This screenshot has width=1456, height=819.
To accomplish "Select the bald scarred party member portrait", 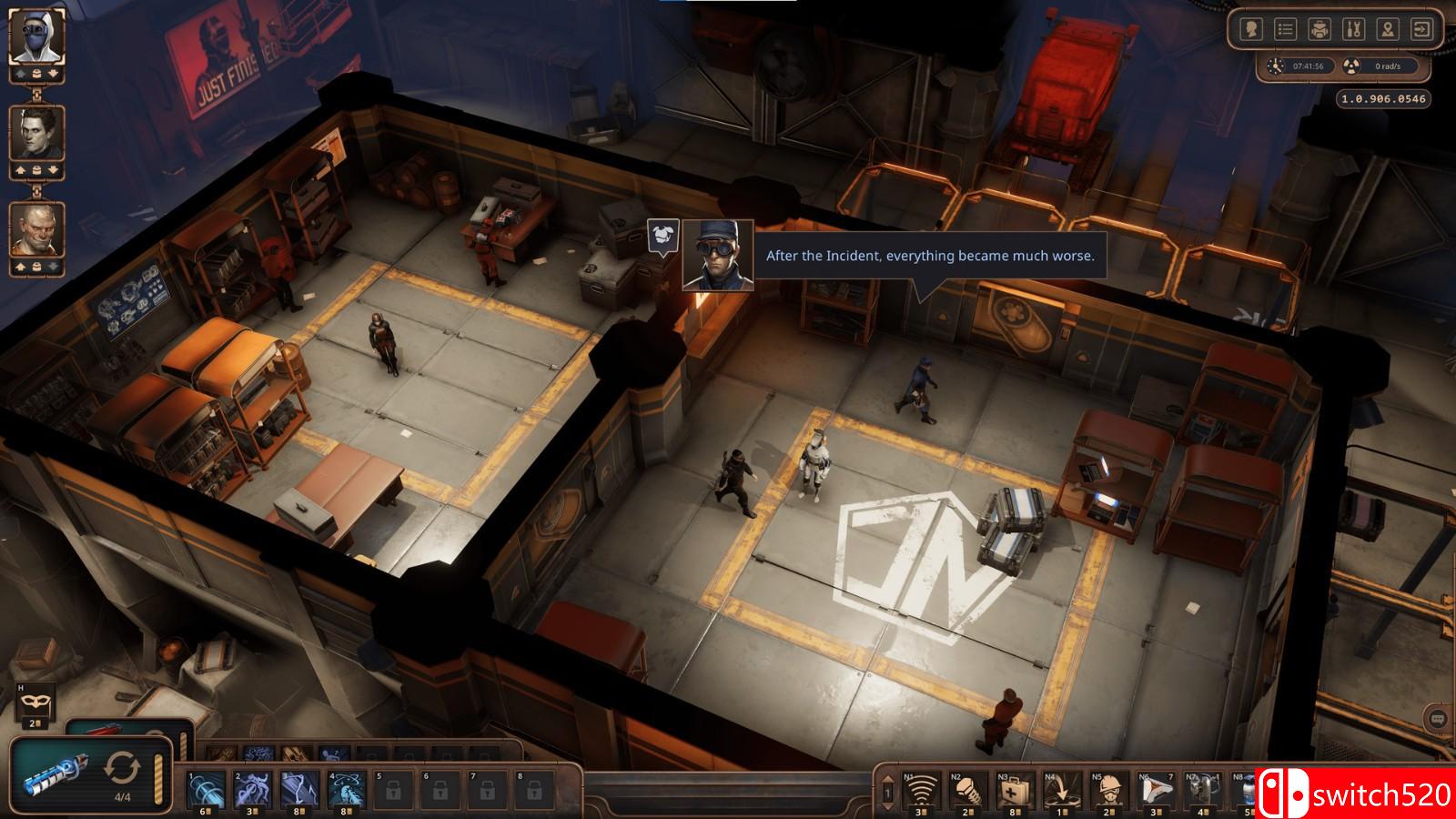I will [37, 229].
